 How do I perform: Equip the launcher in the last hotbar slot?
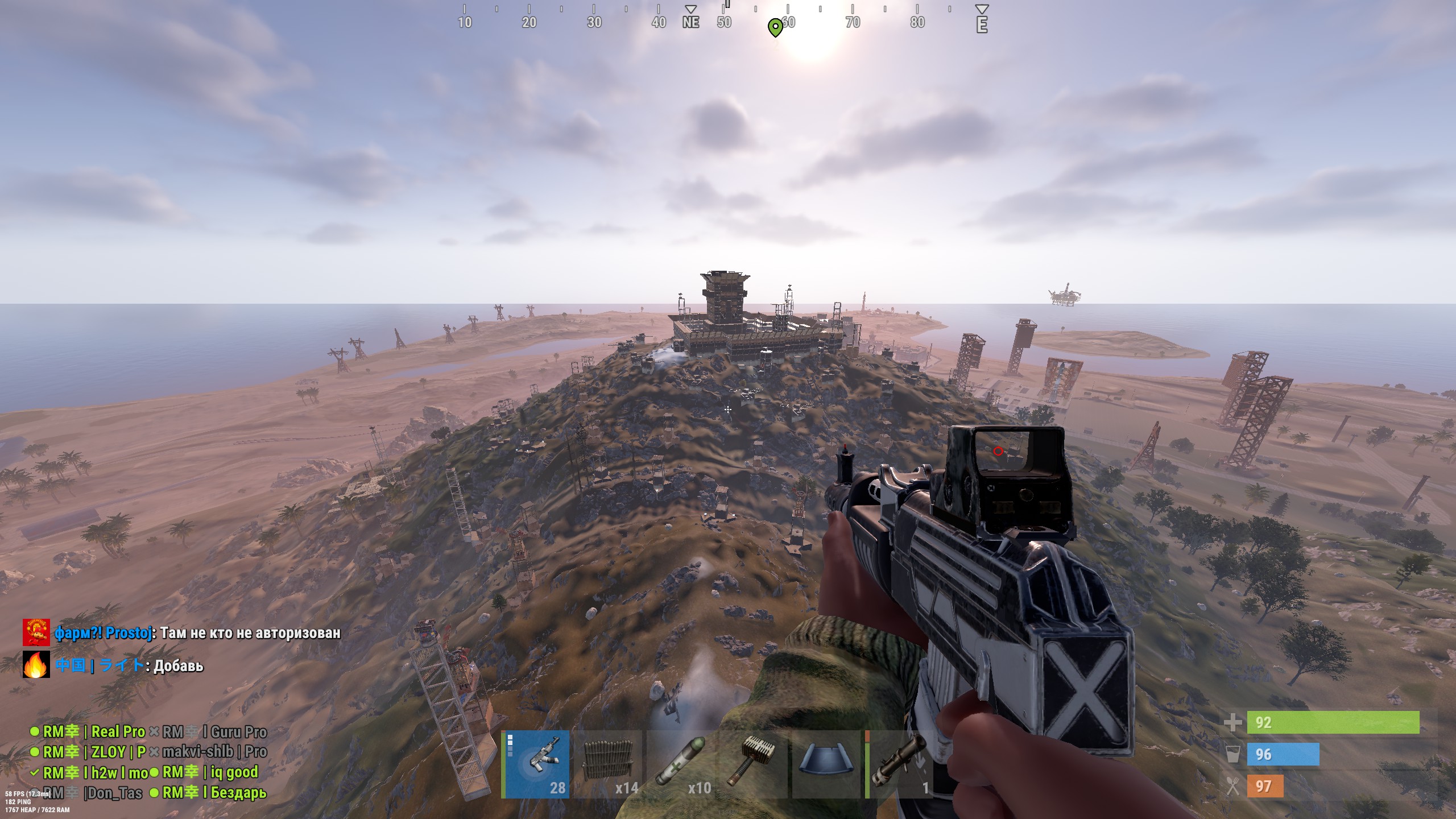click(x=899, y=764)
